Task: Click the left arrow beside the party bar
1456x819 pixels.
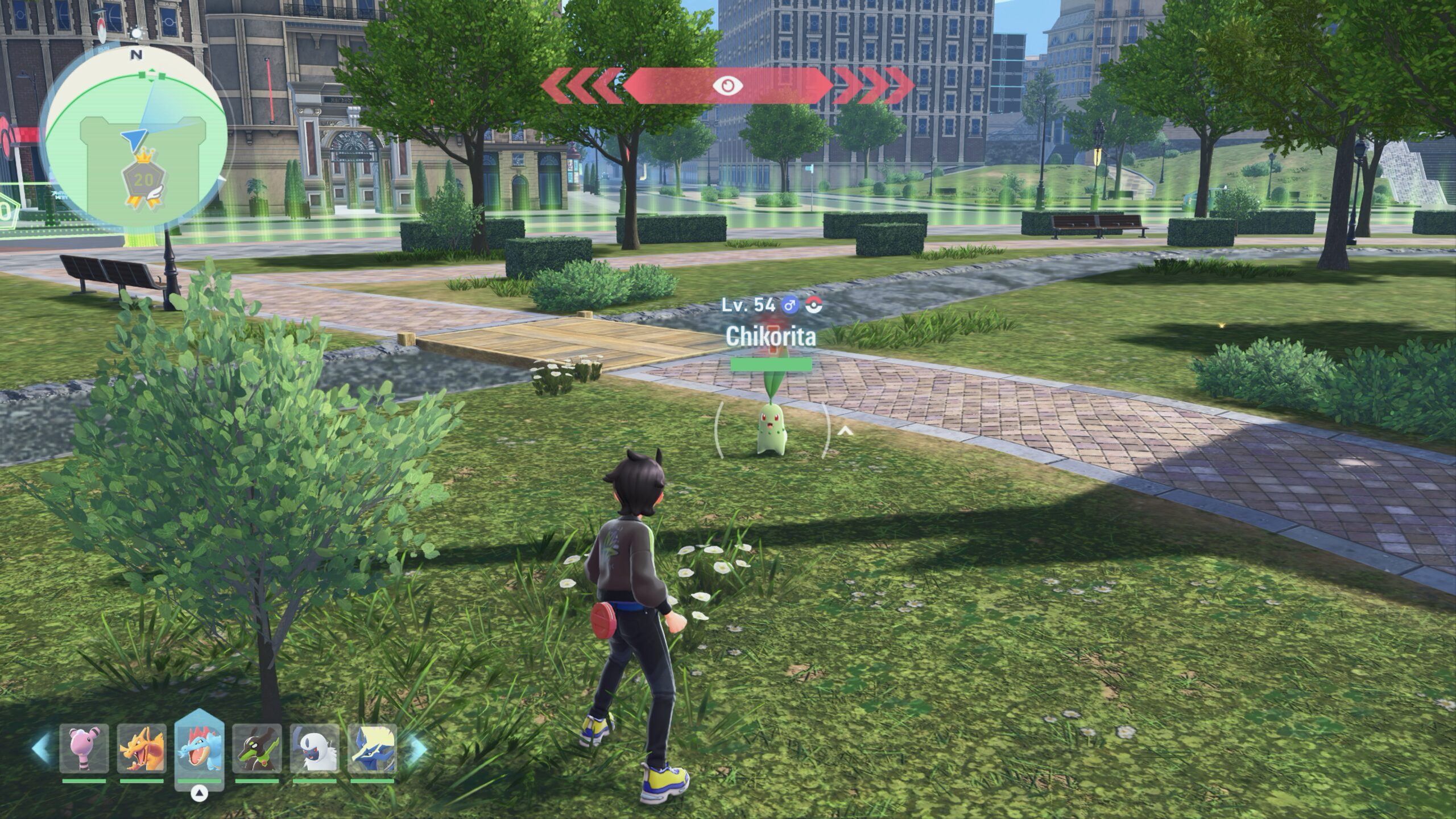Action: pos(41,748)
